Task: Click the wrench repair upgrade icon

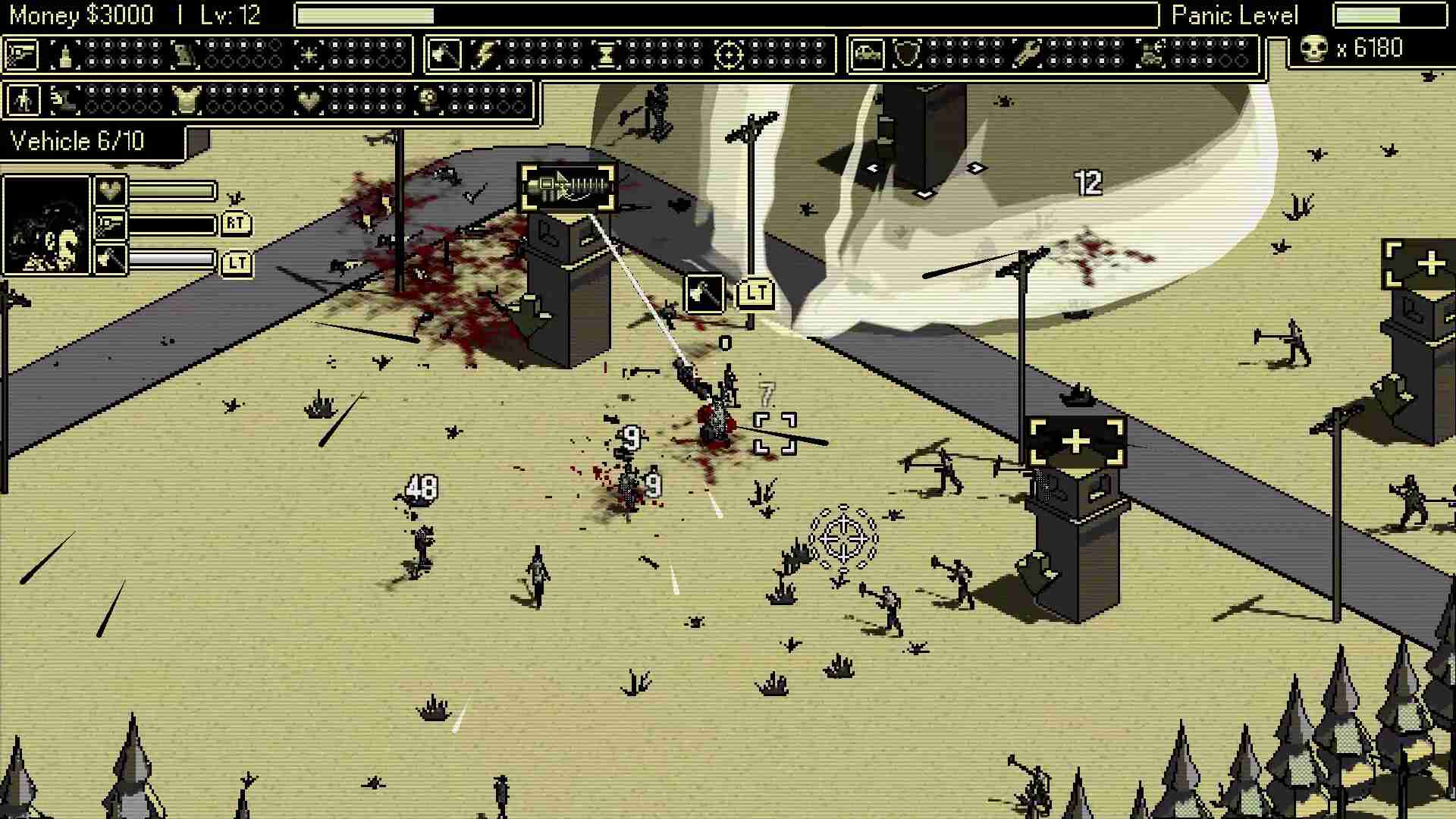Action: tap(1028, 55)
